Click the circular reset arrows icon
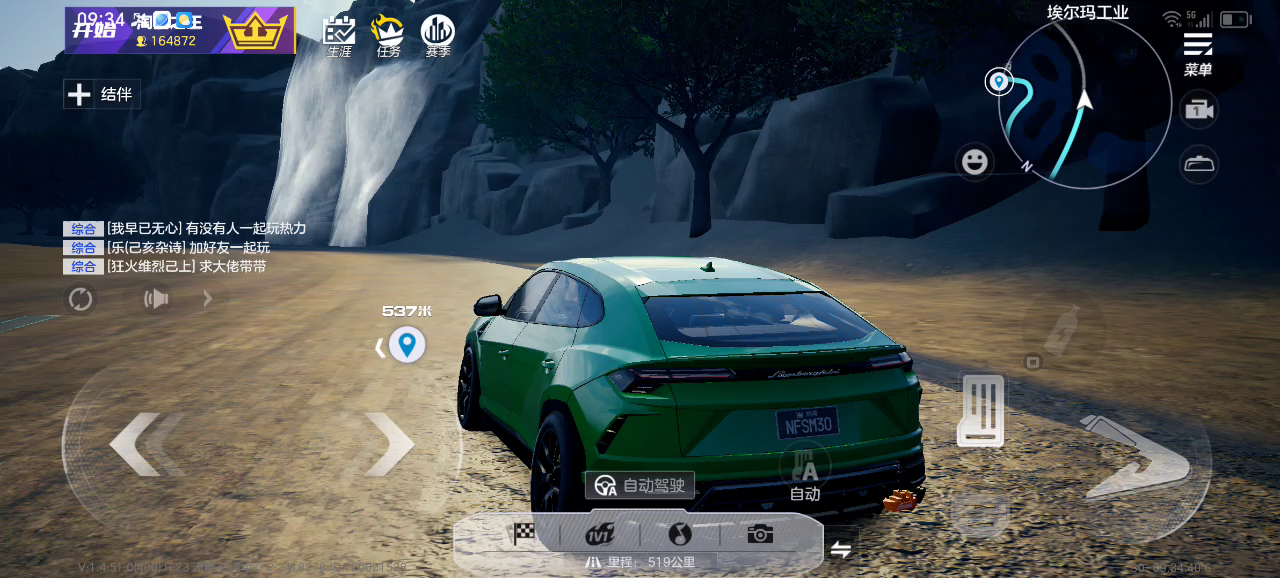 80,298
